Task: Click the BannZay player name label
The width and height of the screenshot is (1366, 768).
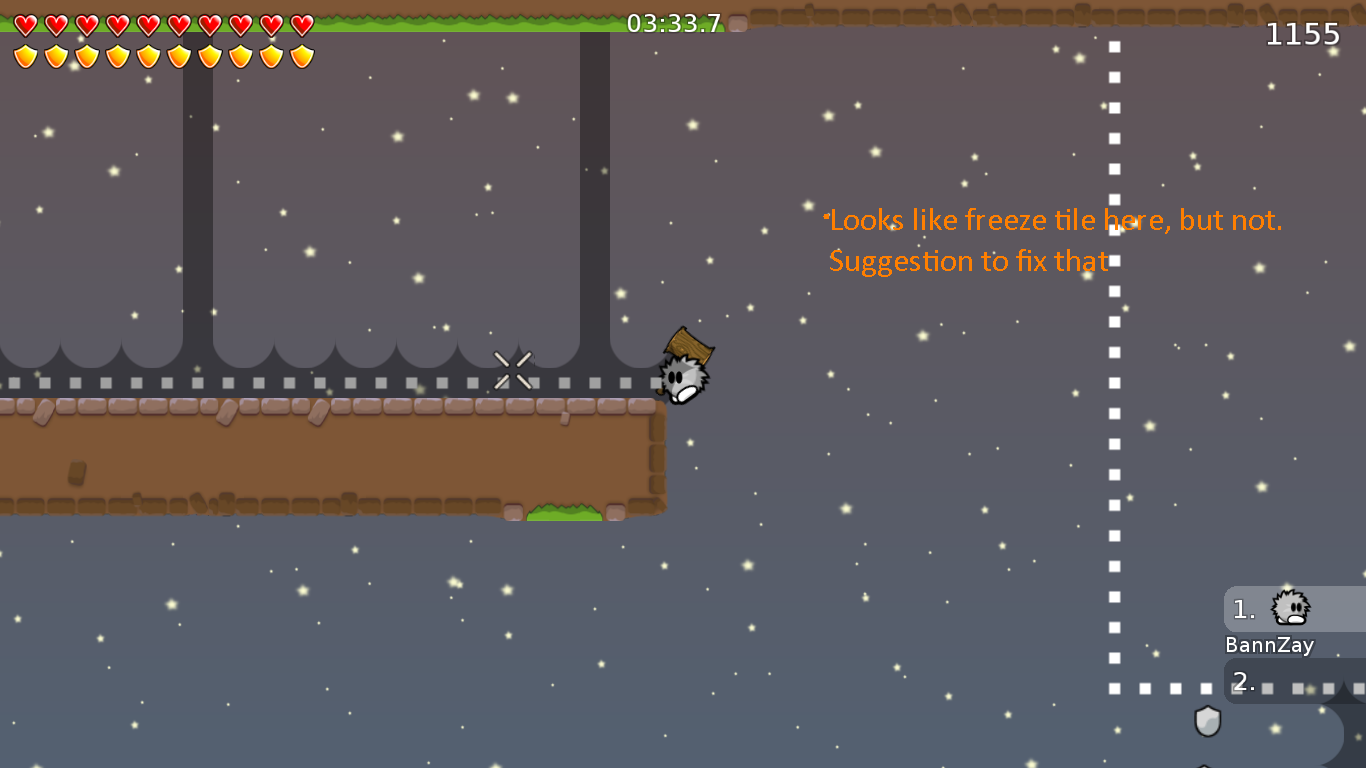Action: [x=1269, y=645]
